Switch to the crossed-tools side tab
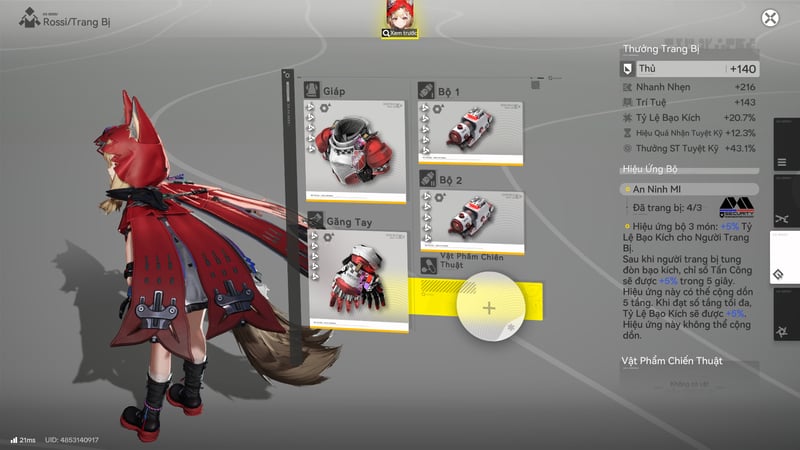This screenshot has height=450, width=800. tap(783, 215)
